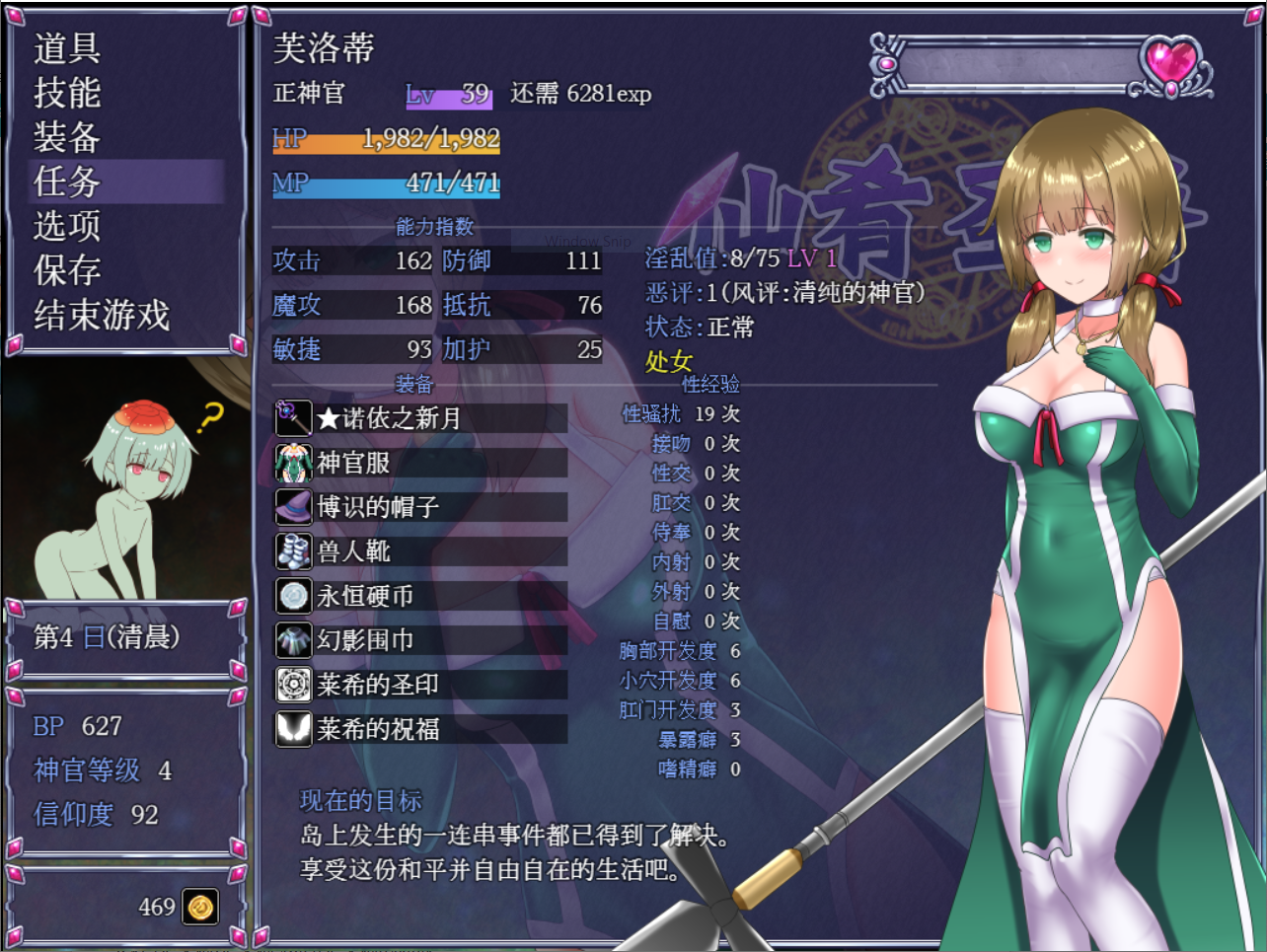The width and height of the screenshot is (1267, 952).
Task: Click the 博识的帽子 hat icon
Action: tap(291, 506)
